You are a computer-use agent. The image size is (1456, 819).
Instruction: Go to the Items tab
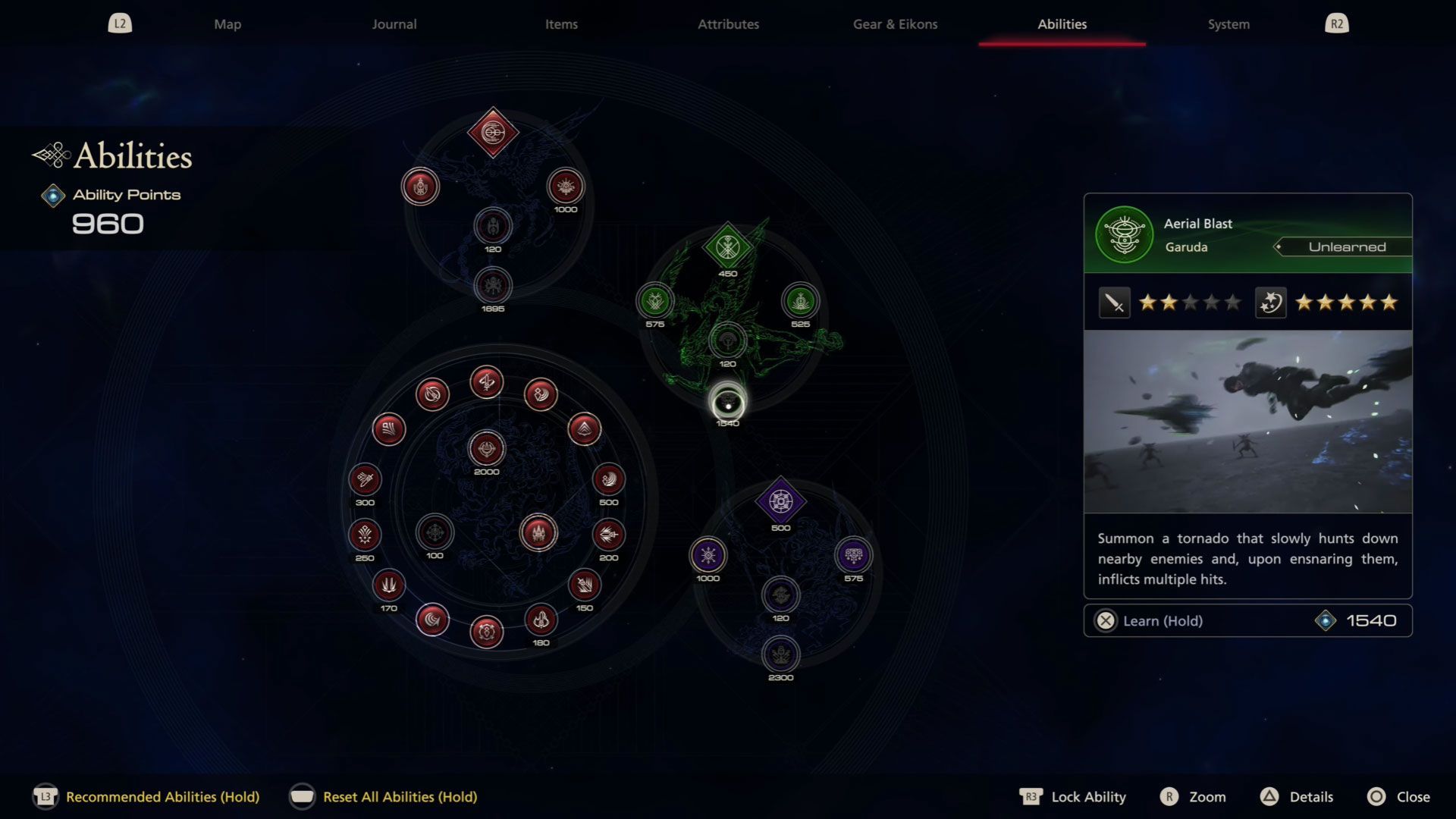(561, 24)
